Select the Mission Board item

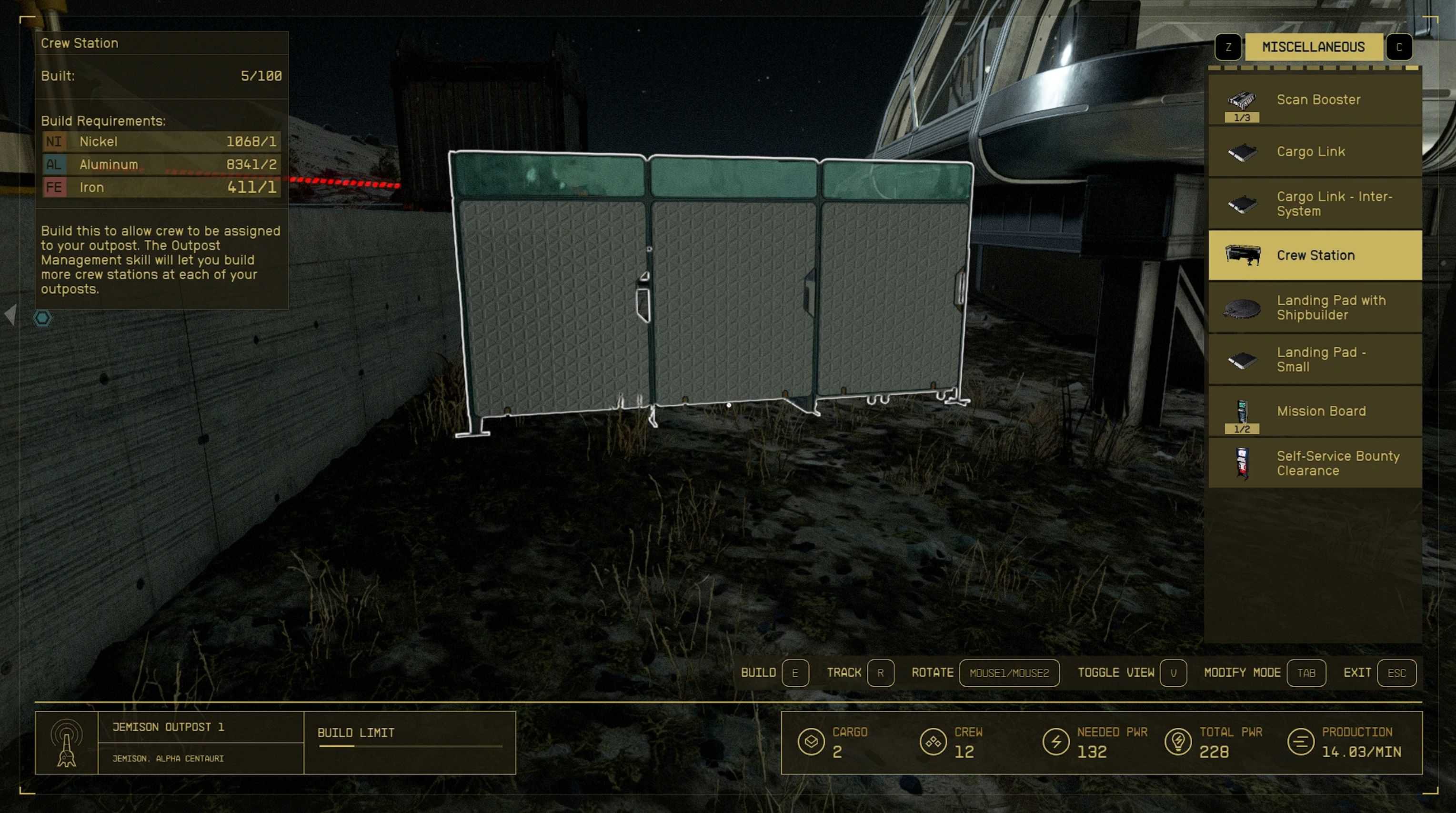pyautogui.click(x=1315, y=411)
